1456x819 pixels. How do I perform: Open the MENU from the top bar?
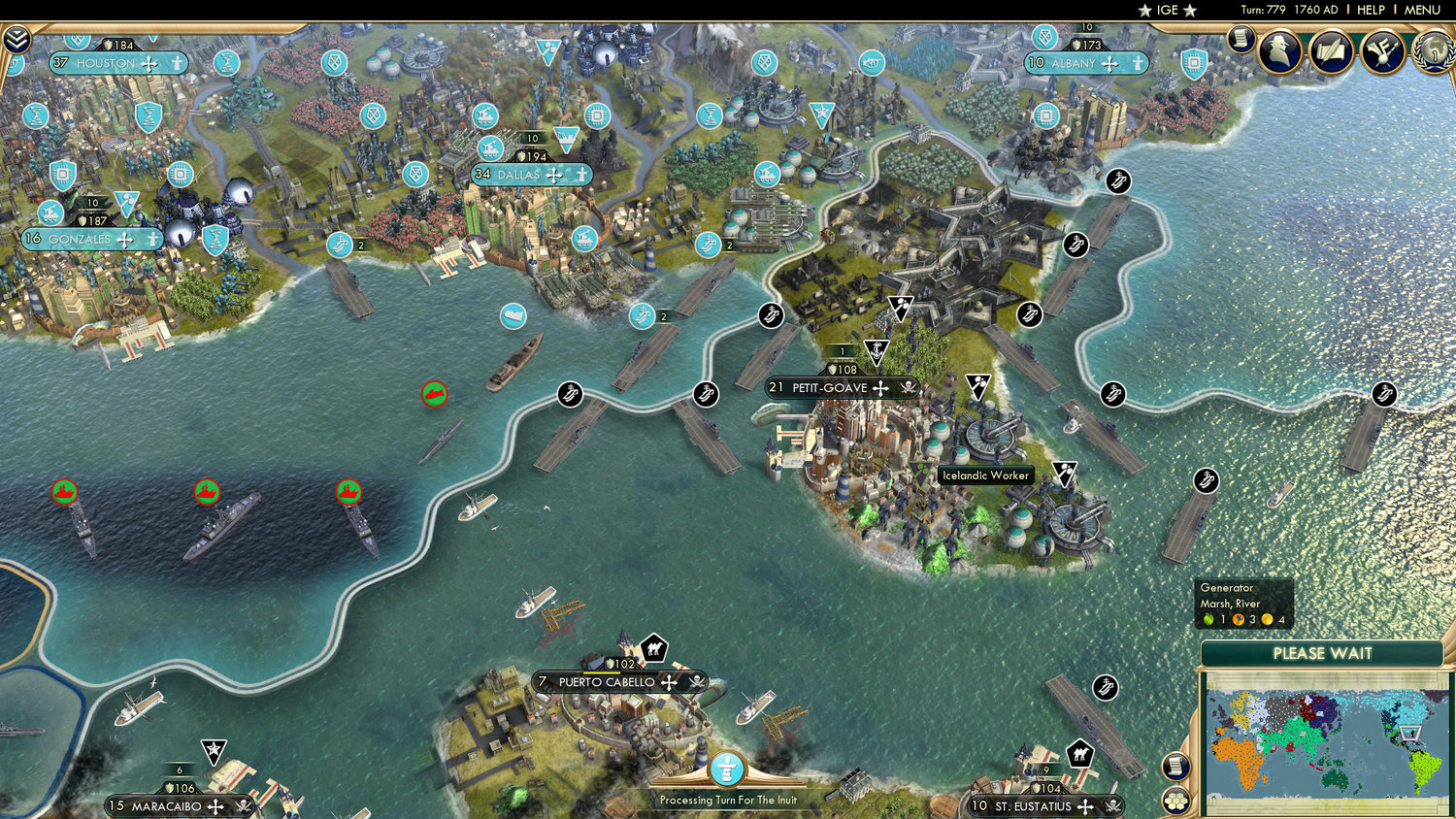1421,10
